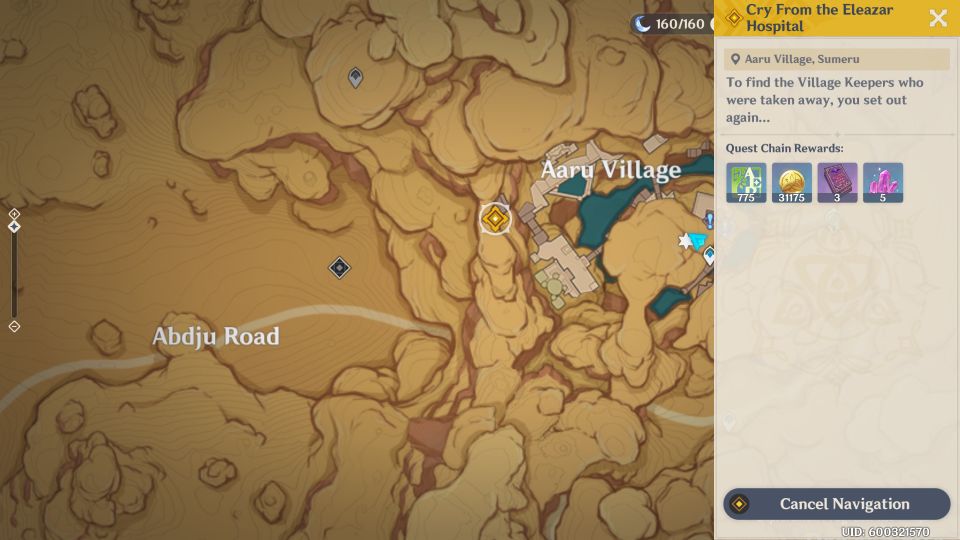960x540 pixels.
Task: Select the dark diamond marker above Abdju Road
Action: 340,267
